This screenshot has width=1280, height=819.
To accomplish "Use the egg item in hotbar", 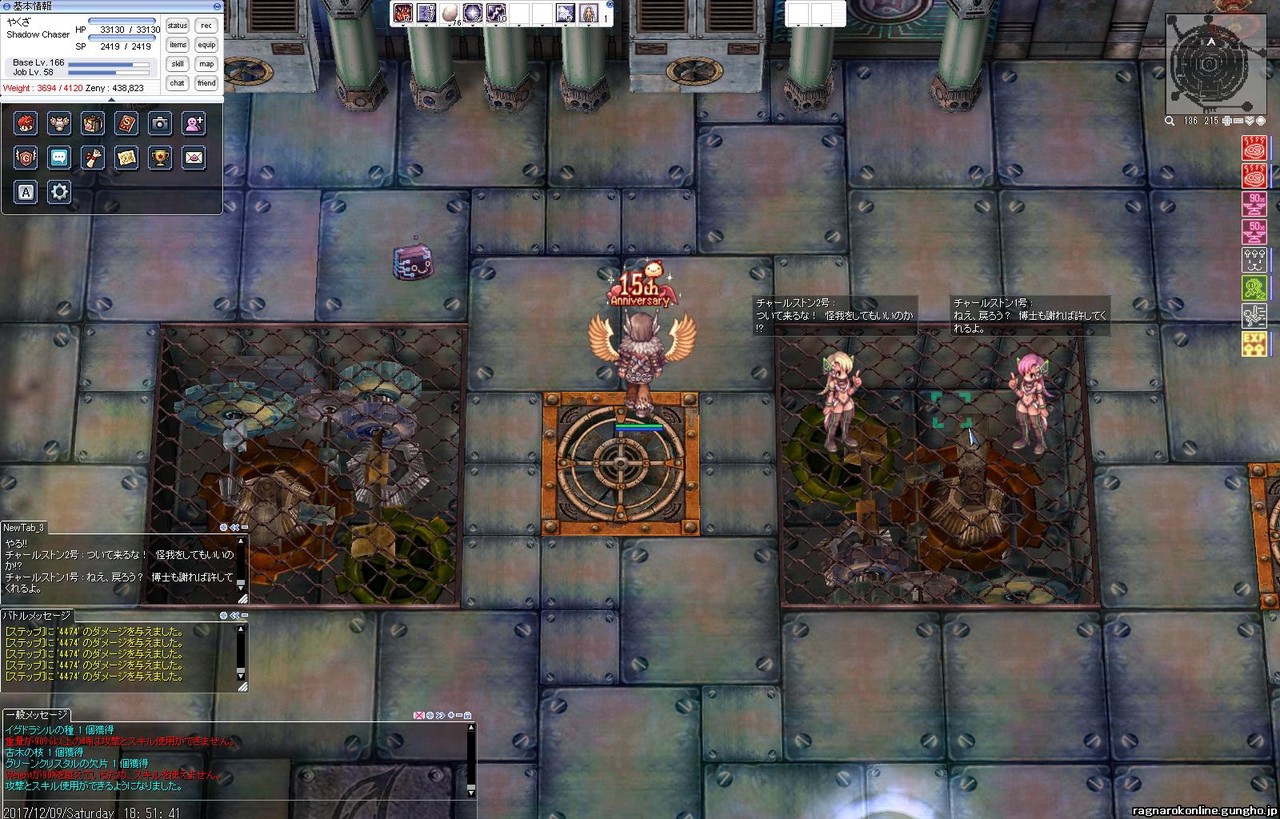I will (x=450, y=13).
